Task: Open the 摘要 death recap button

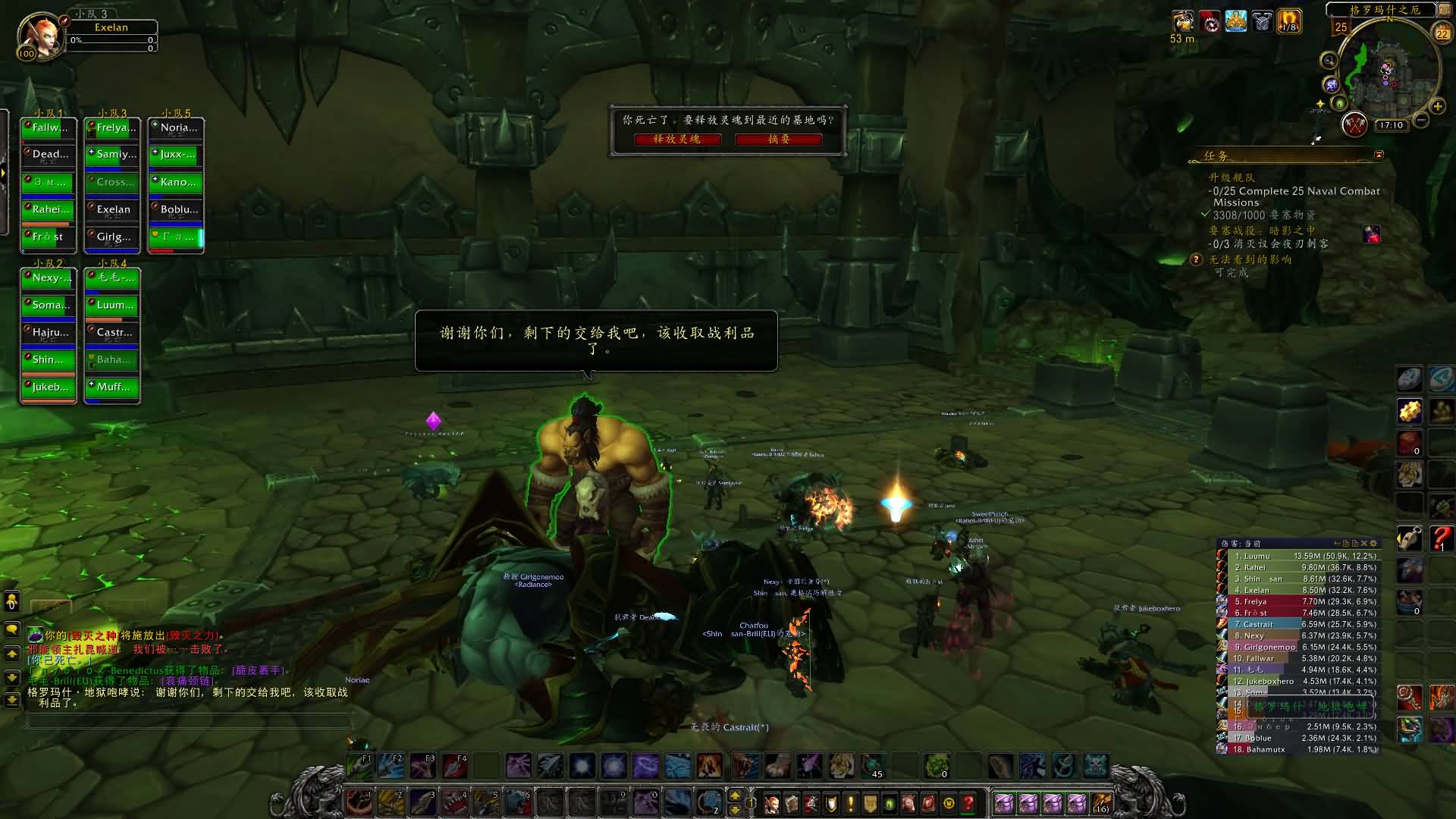Action: (779, 140)
